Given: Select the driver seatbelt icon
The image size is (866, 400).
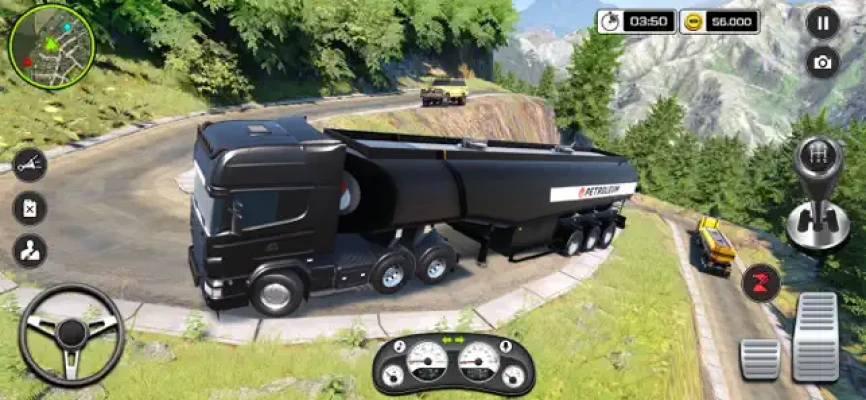Looking at the screenshot, I should pyautogui.click(x=29, y=251).
